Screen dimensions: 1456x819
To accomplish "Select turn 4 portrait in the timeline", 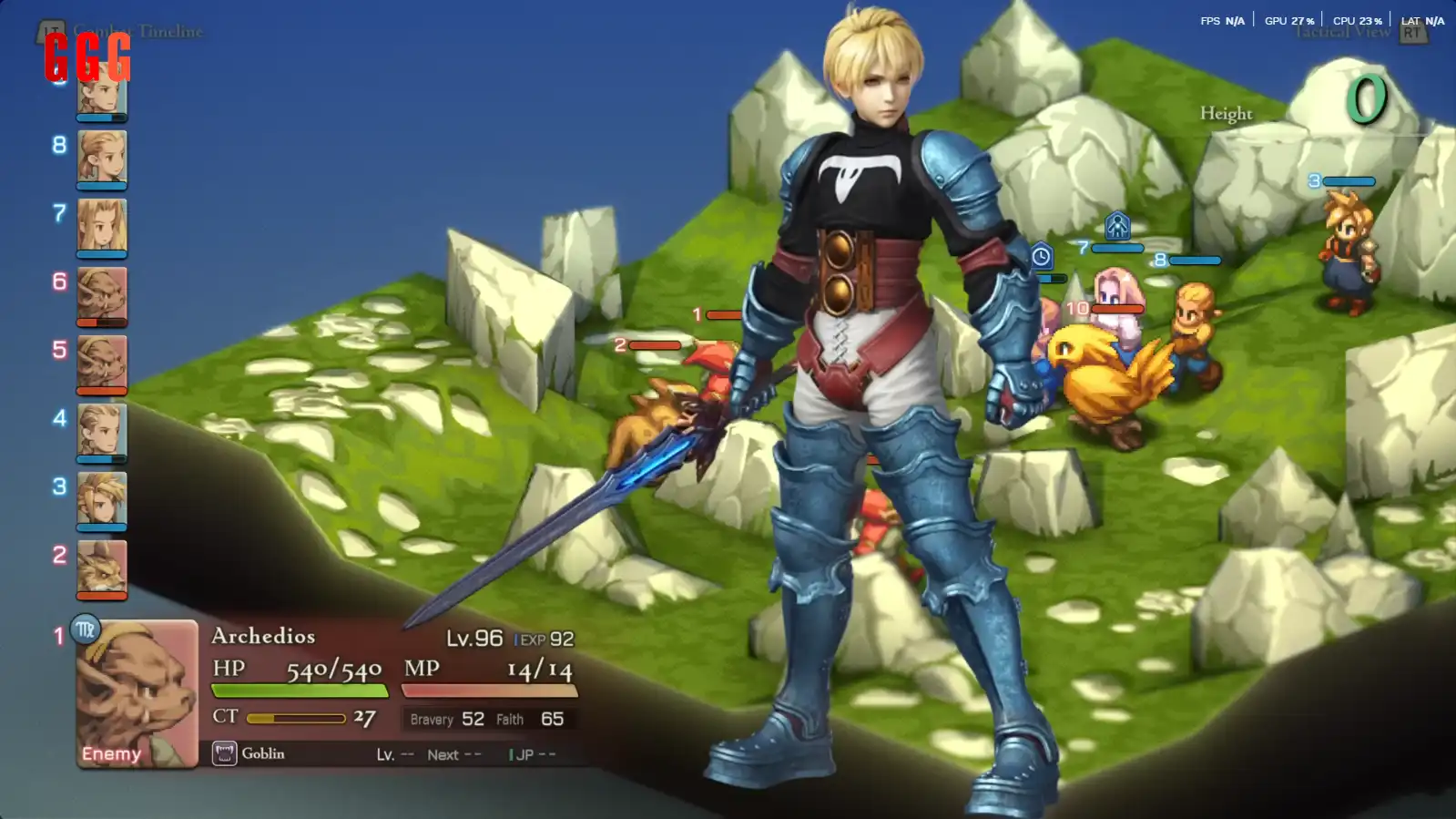I will [102, 430].
